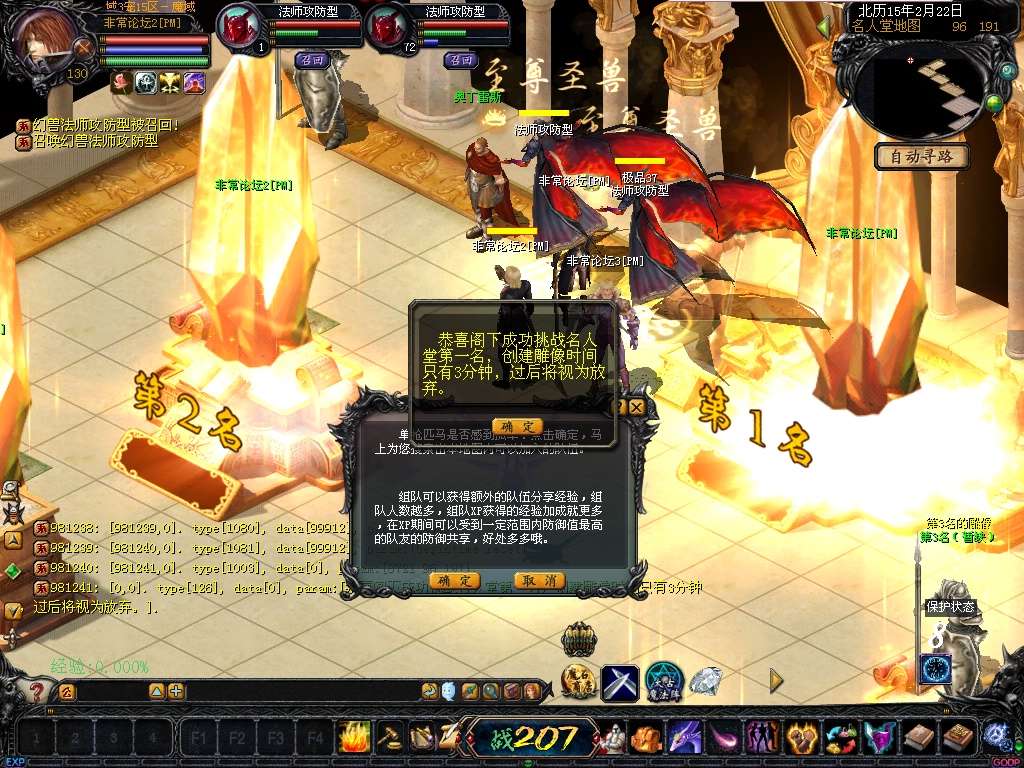Recall the second pet with 召回

[x=460, y=60]
